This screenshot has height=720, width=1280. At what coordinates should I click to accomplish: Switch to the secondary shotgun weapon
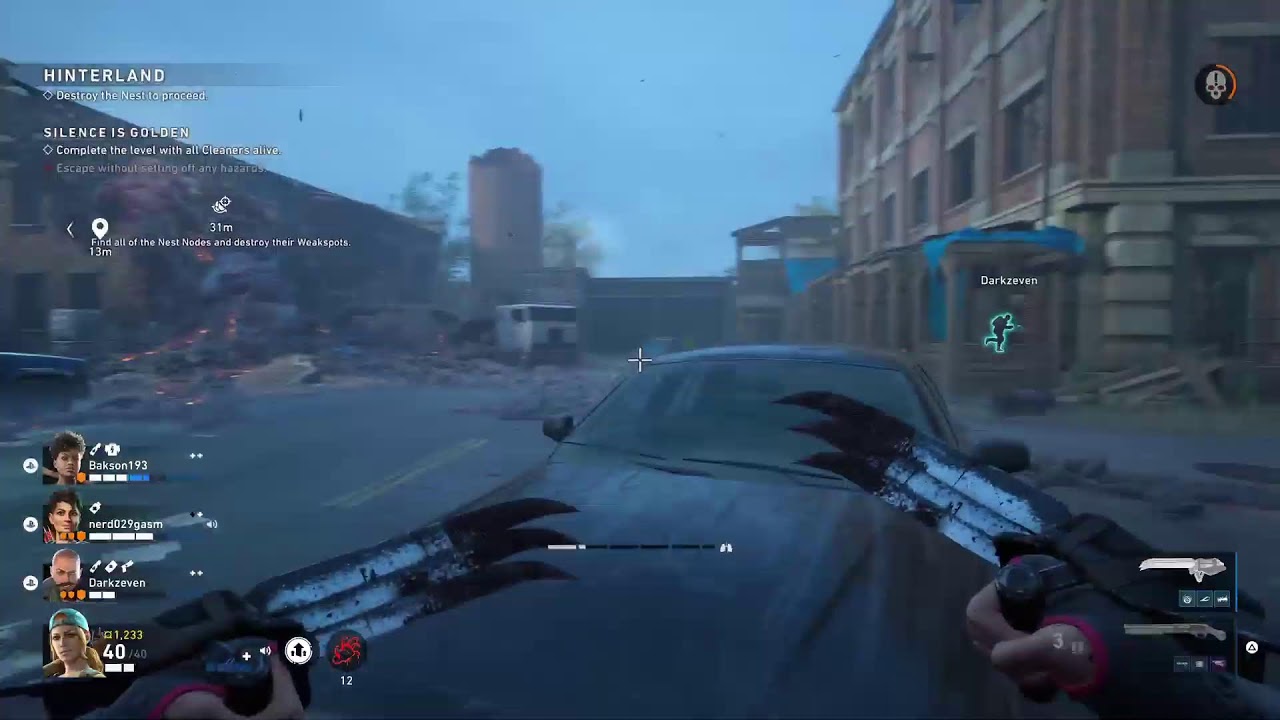pos(1174,631)
